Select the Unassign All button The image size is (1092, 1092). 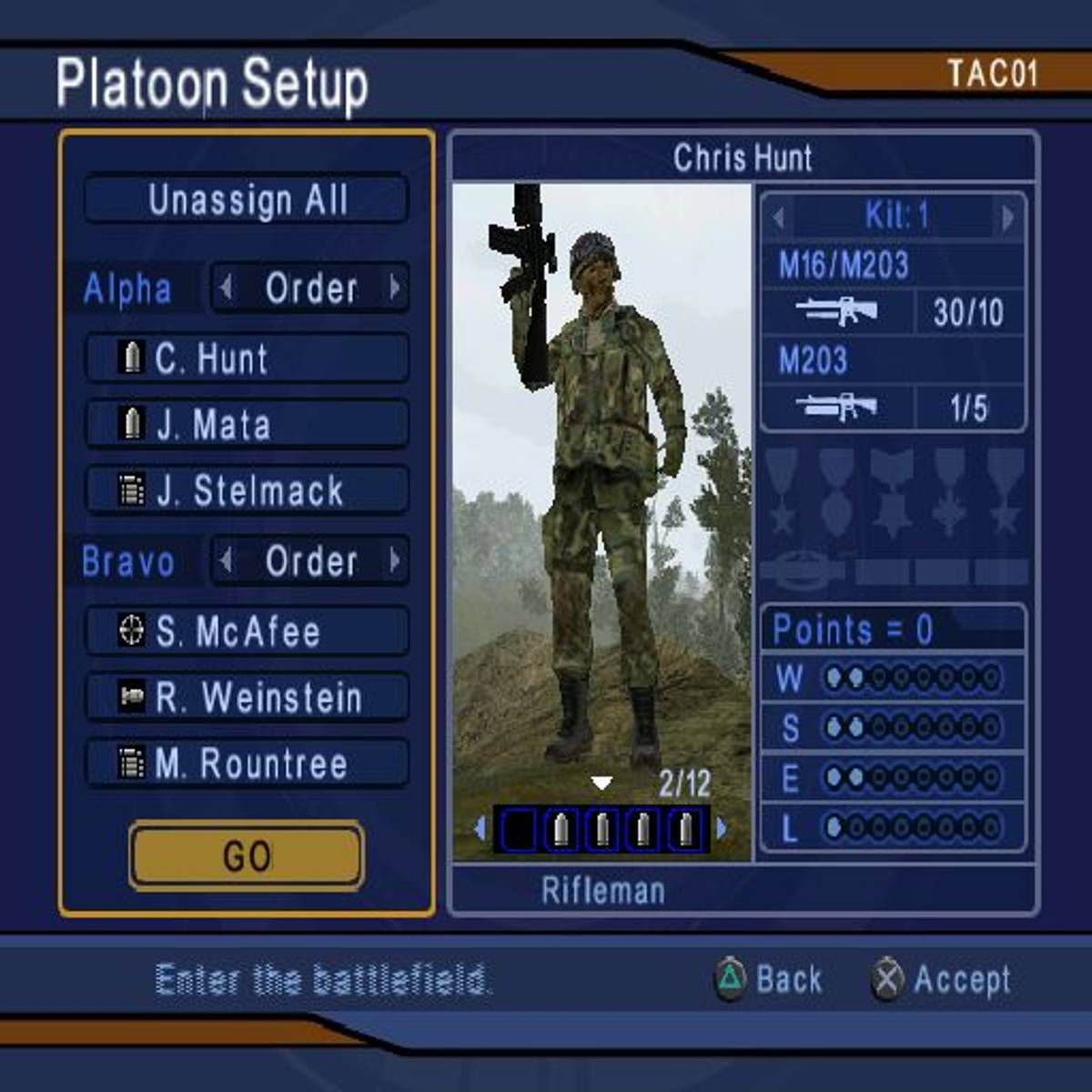247,199
